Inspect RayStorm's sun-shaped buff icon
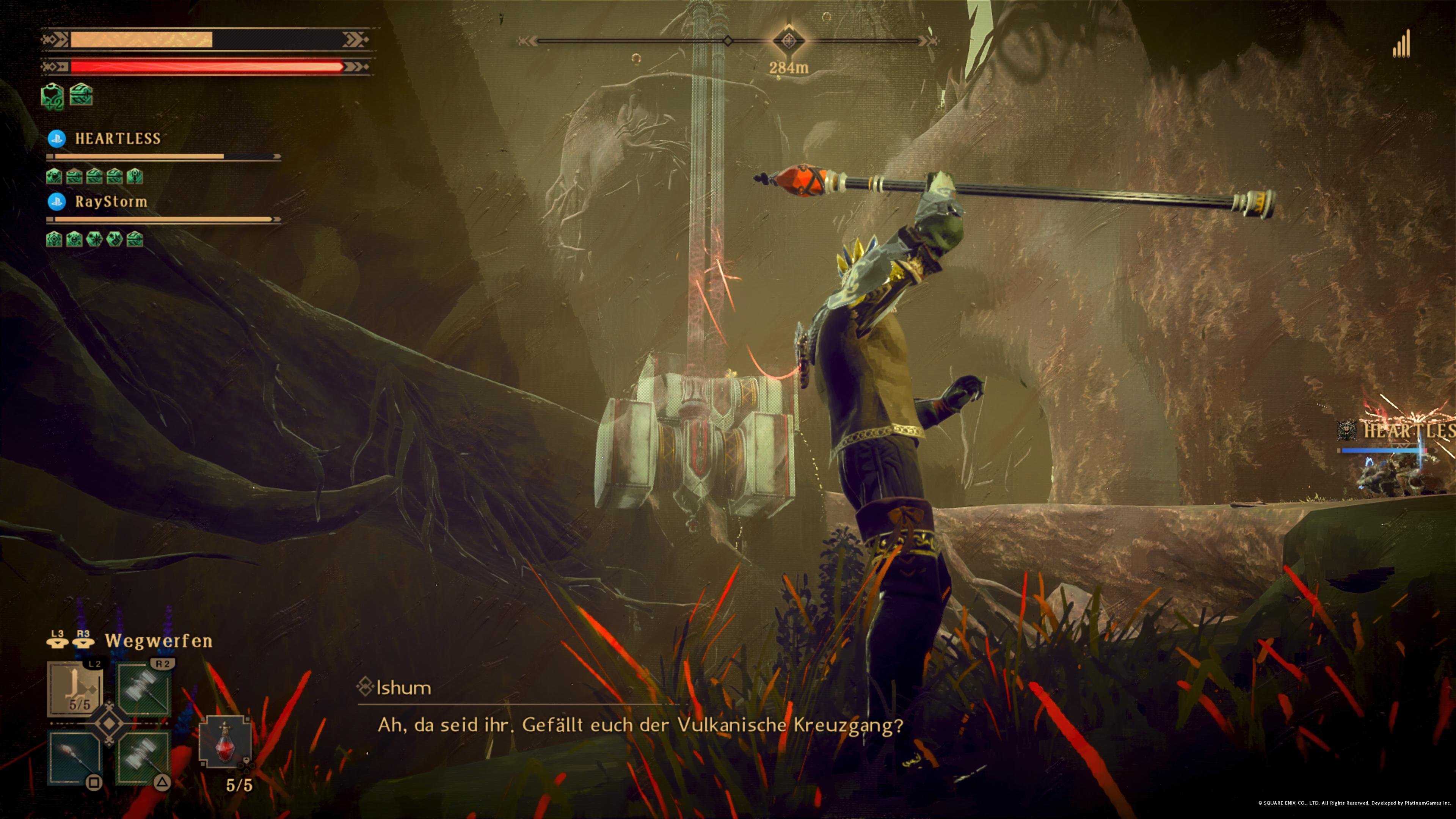1456x819 pixels. click(x=74, y=239)
